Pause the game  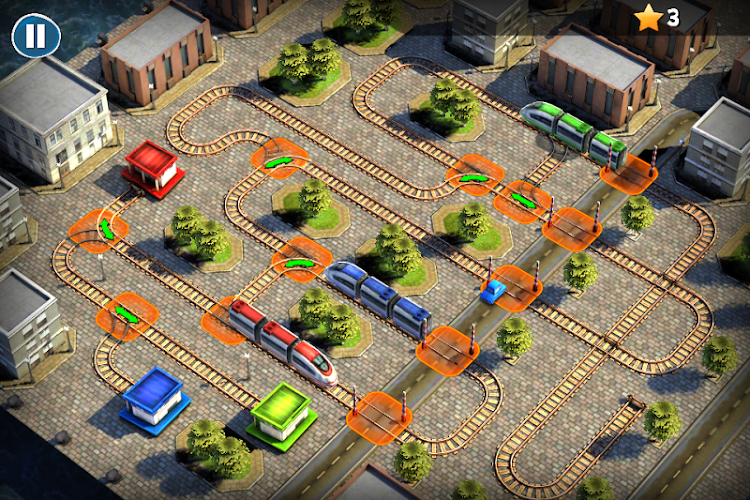point(35,36)
